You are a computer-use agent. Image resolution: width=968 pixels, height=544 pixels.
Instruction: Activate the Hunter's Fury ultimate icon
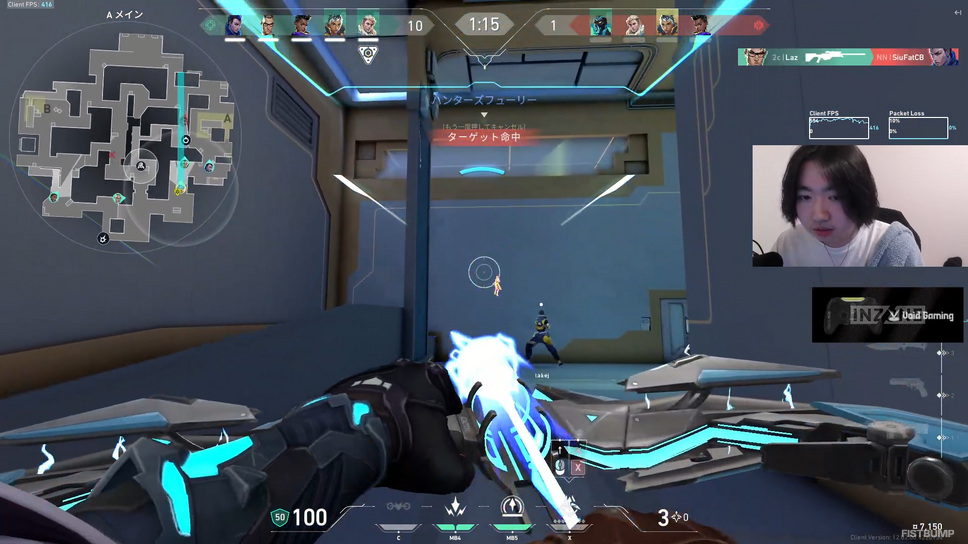pos(570,510)
